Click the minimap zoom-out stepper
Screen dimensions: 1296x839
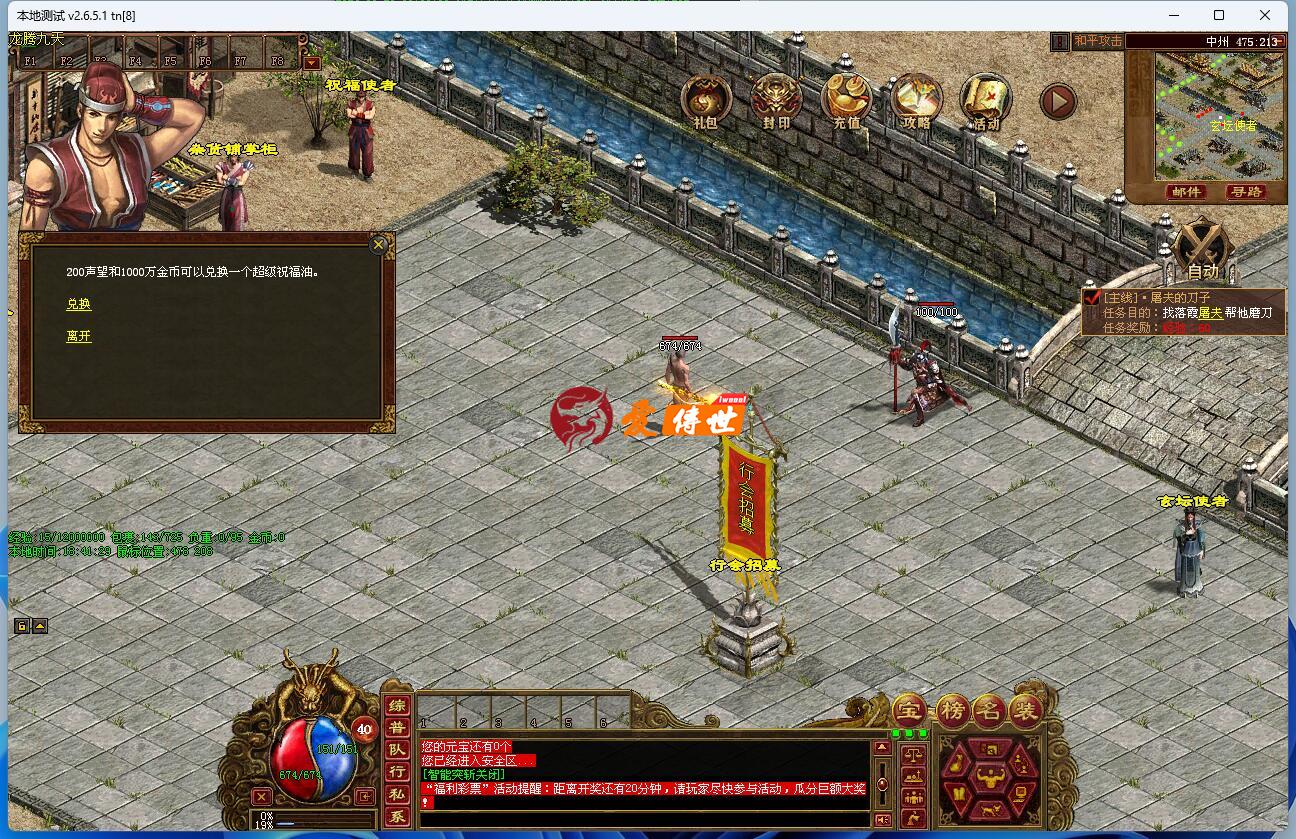tap(1280, 40)
